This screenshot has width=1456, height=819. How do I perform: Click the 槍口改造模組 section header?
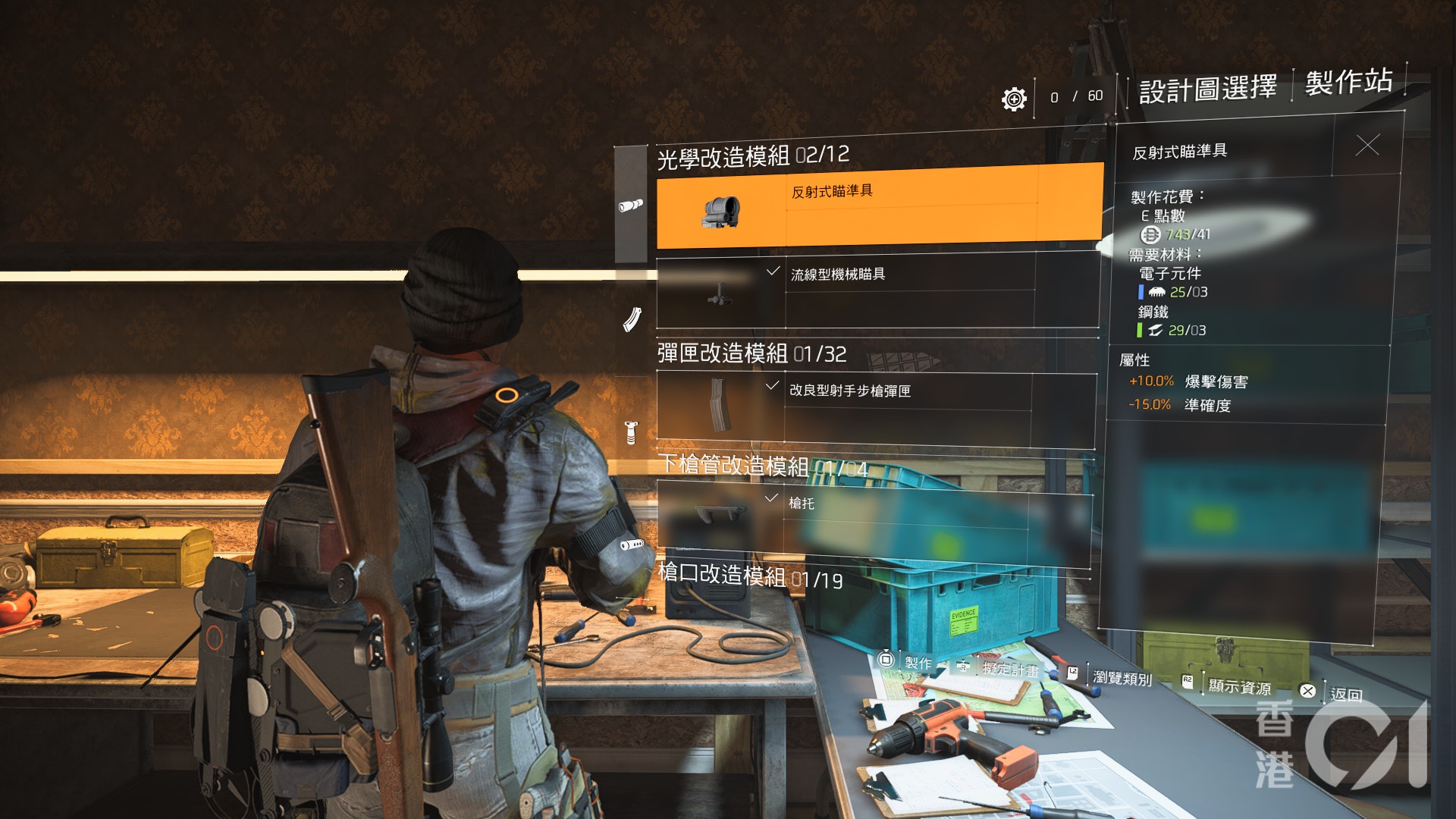click(x=749, y=576)
